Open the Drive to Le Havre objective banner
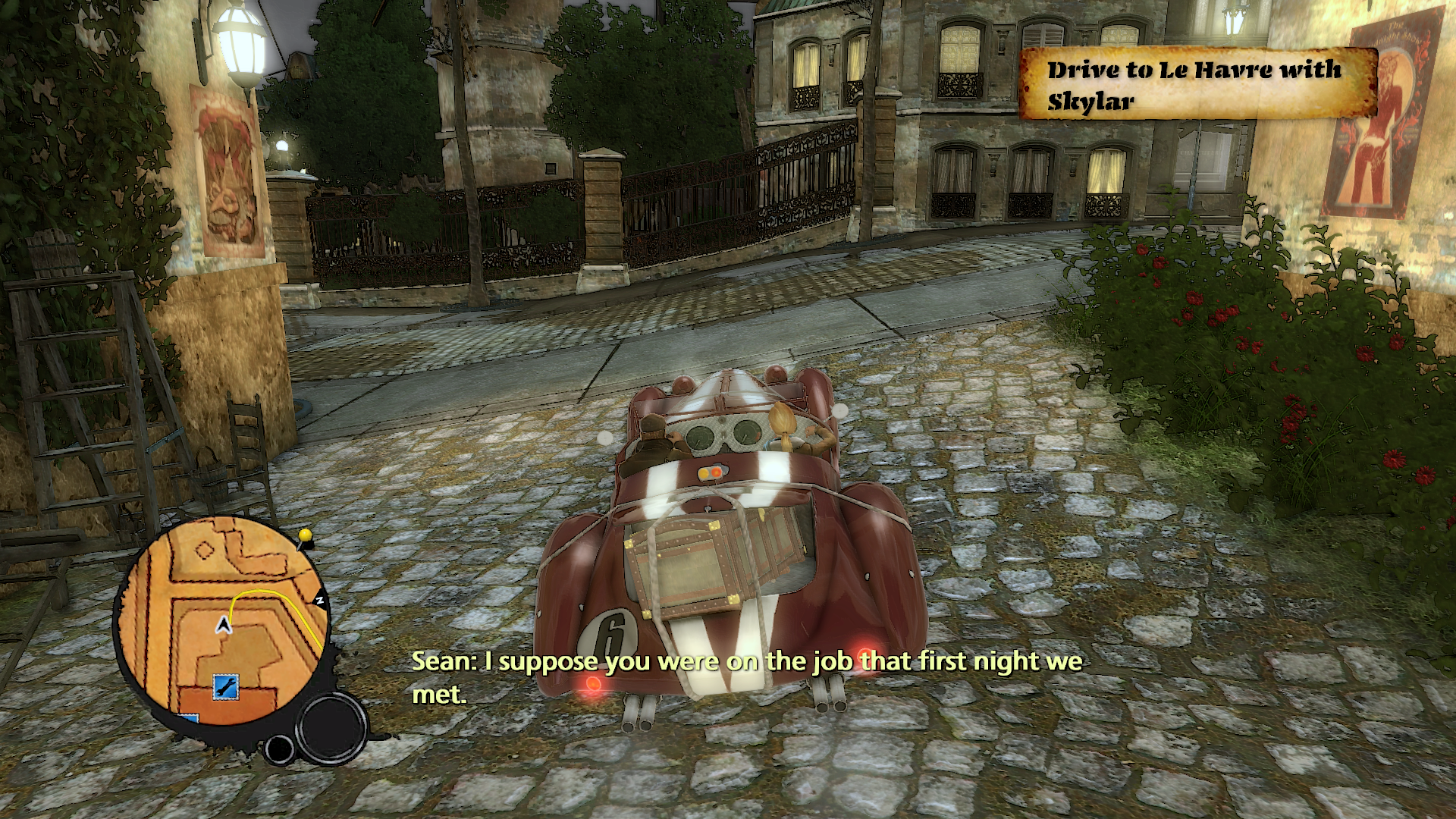This screenshot has height=819, width=1456. (1197, 85)
